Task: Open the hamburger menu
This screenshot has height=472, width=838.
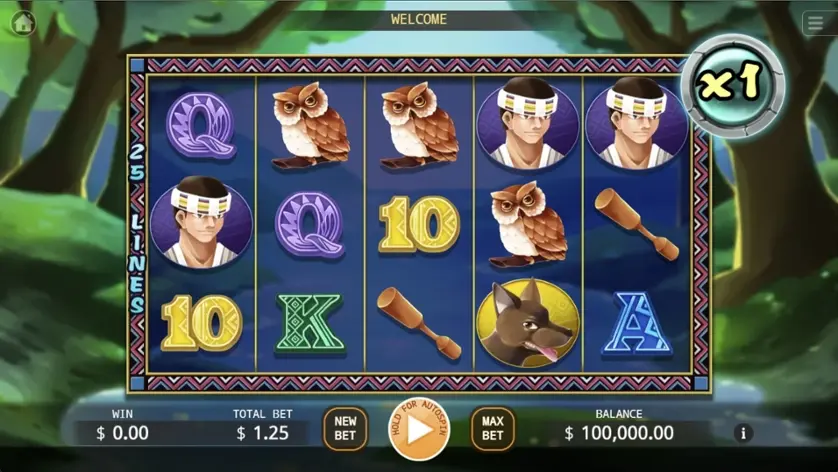Action: tap(815, 25)
